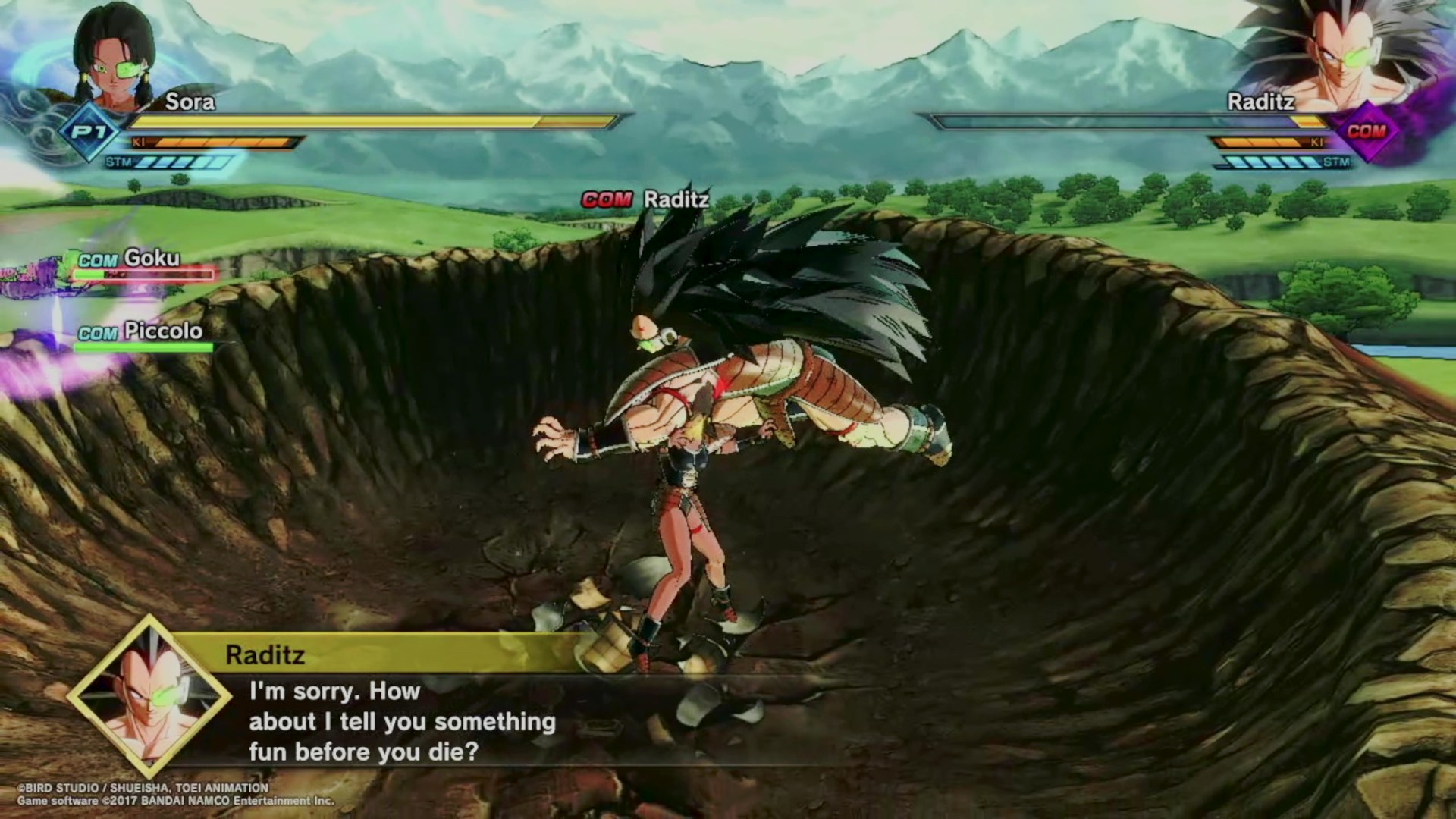Select the Goku ally nameplate

[130, 259]
